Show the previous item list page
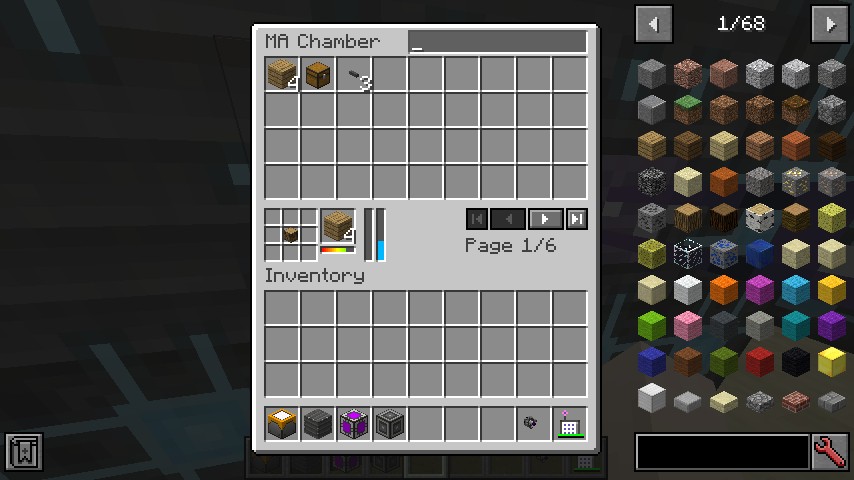 click(654, 24)
